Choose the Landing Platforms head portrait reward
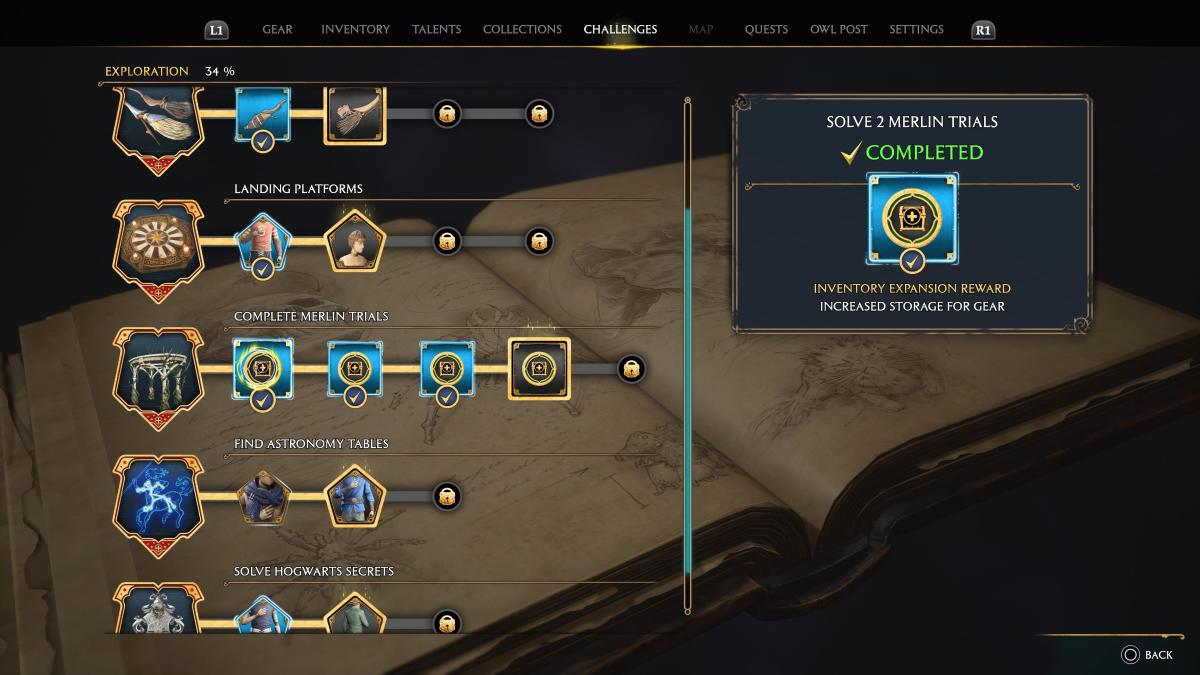The width and height of the screenshot is (1200, 675). tap(354, 241)
